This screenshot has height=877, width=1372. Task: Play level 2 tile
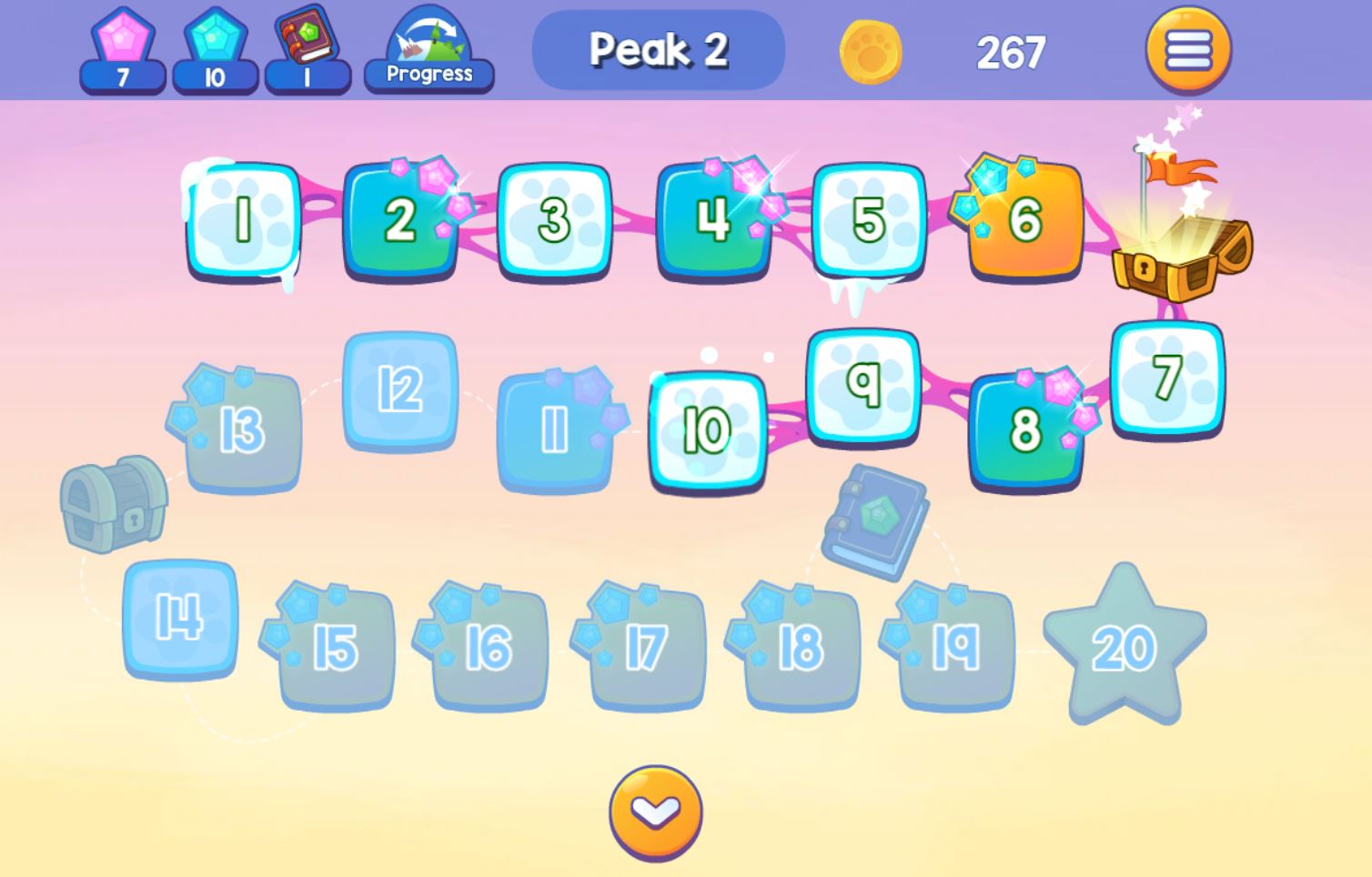click(400, 219)
